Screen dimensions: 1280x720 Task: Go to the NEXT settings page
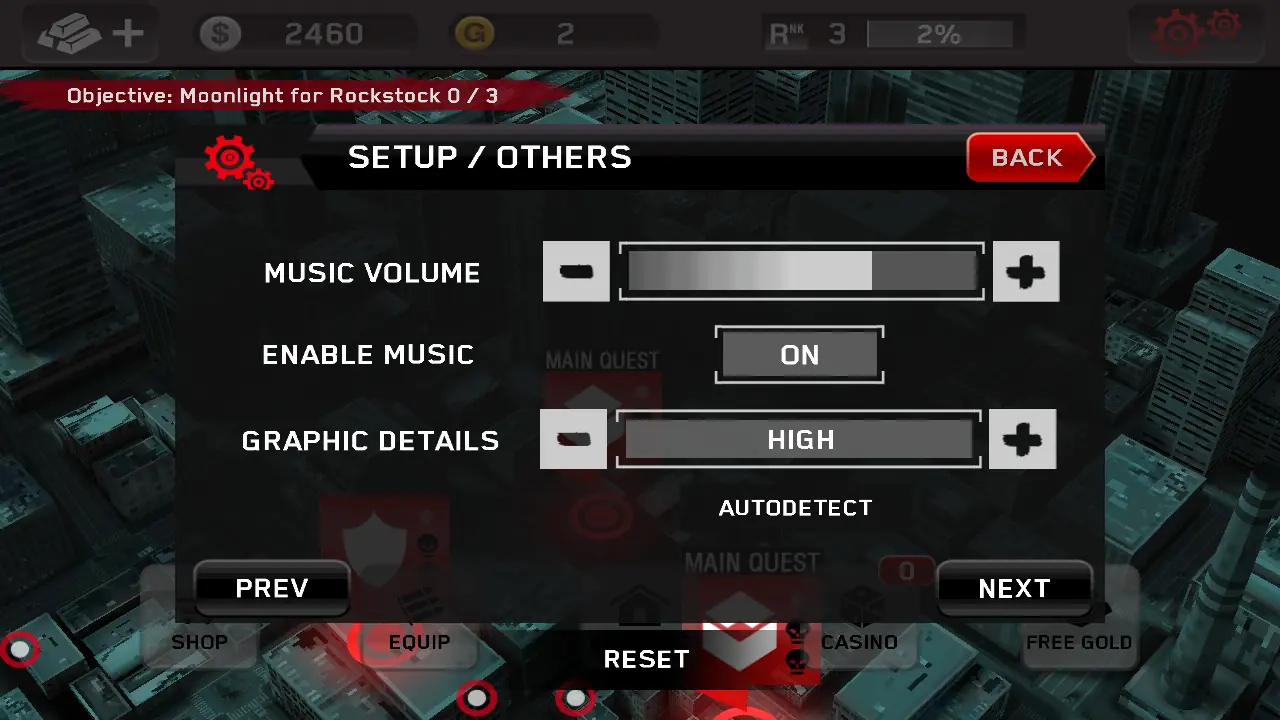tap(1014, 588)
